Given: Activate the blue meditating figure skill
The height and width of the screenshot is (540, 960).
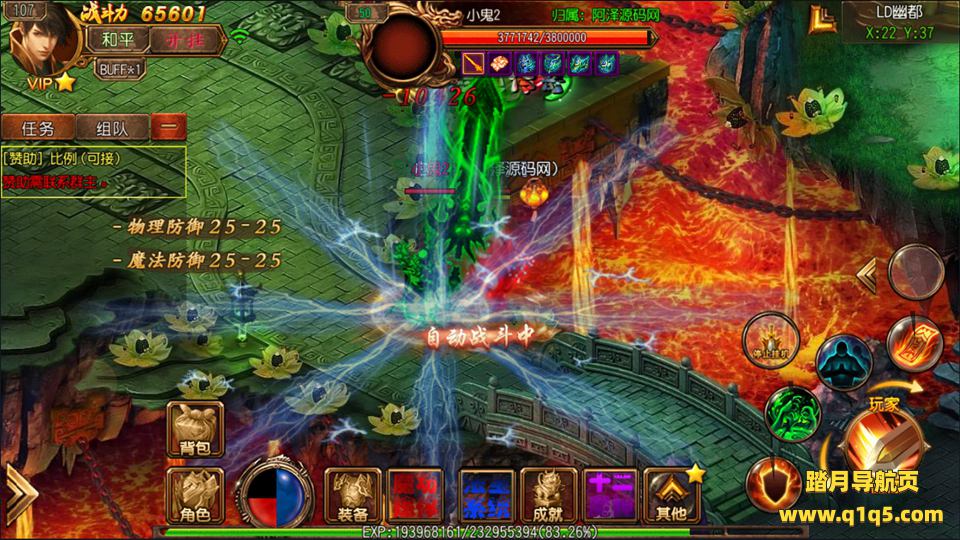Looking at the screenshot, I should tap(843, 363).
